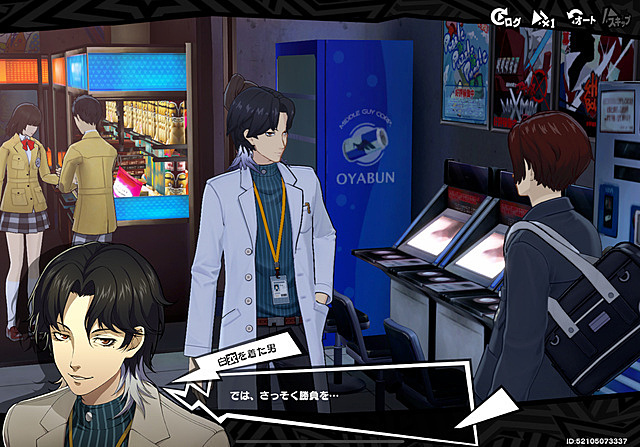Open the dialogue log (ログ)
This screenshot has width=640, height=447.
tap(505, 17)
